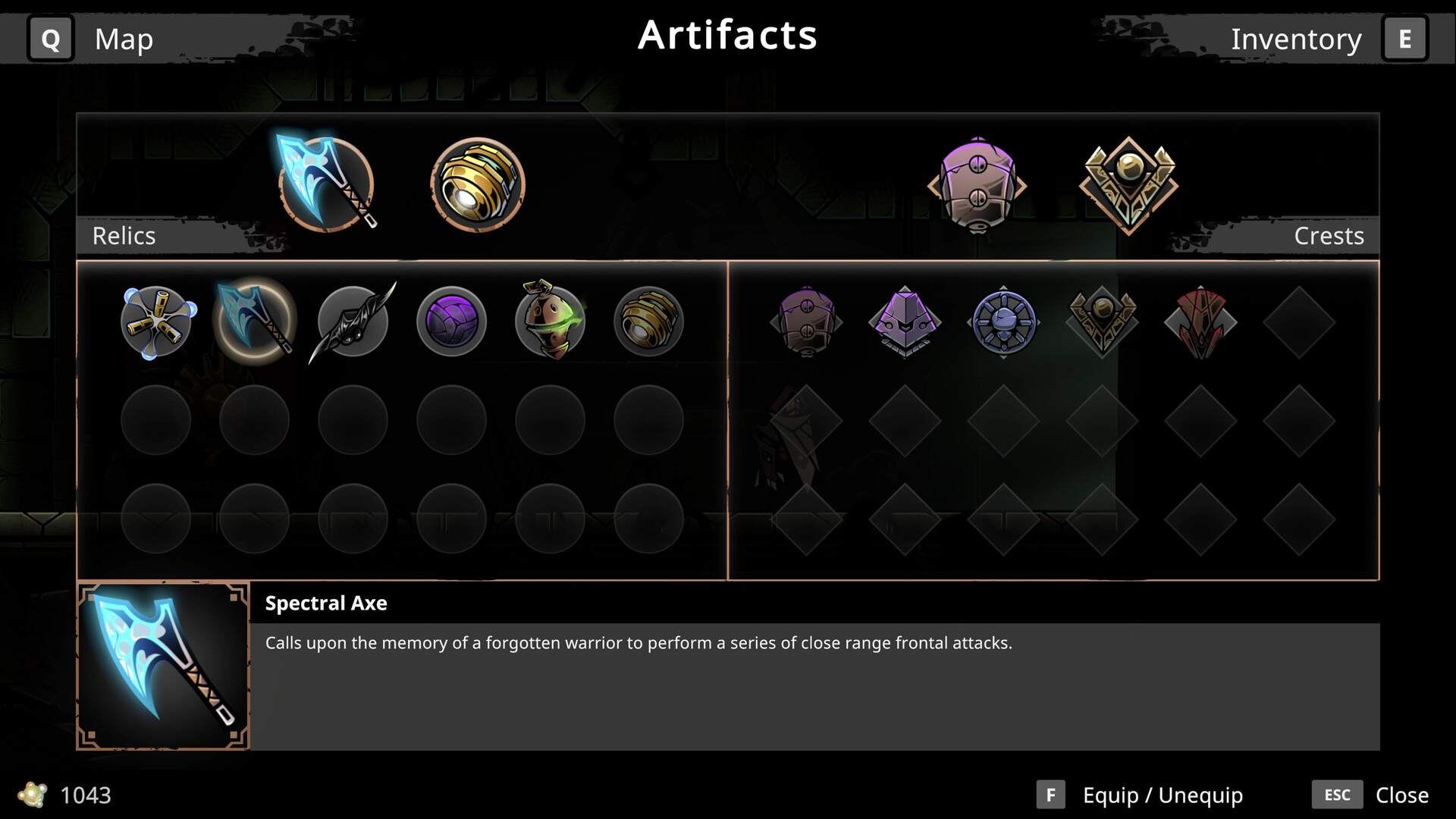Screen dimensions: 1456x819
Task: Select the purple orb relic
Action: [450, 321]
